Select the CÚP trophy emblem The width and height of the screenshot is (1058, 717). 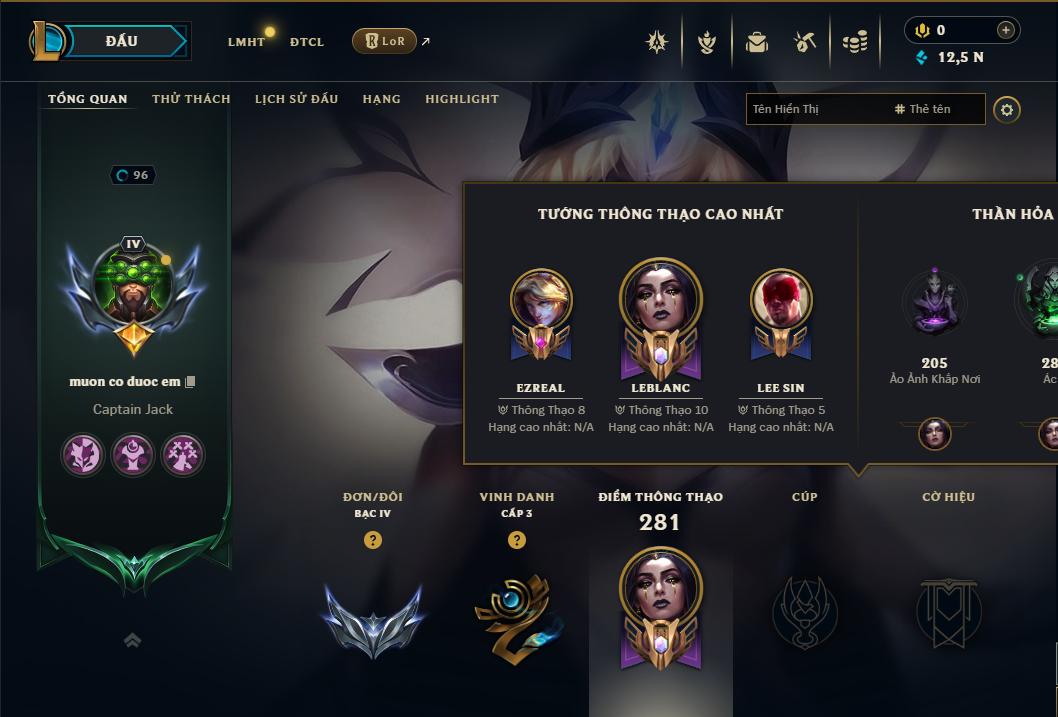pyautogui.click(x=804, y=610)
